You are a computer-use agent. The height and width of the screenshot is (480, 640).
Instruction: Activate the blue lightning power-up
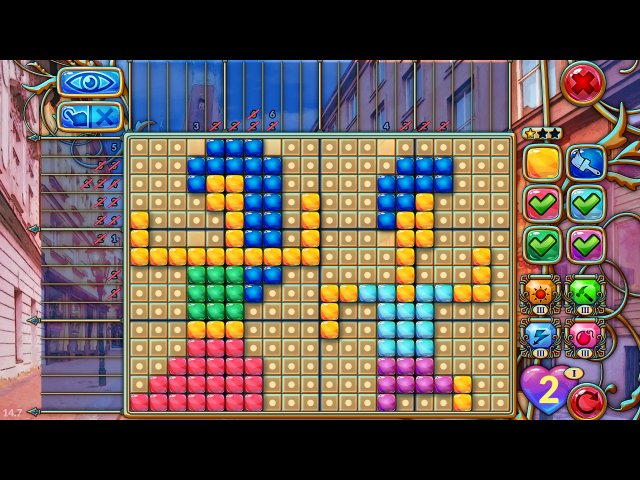(541, 336)
